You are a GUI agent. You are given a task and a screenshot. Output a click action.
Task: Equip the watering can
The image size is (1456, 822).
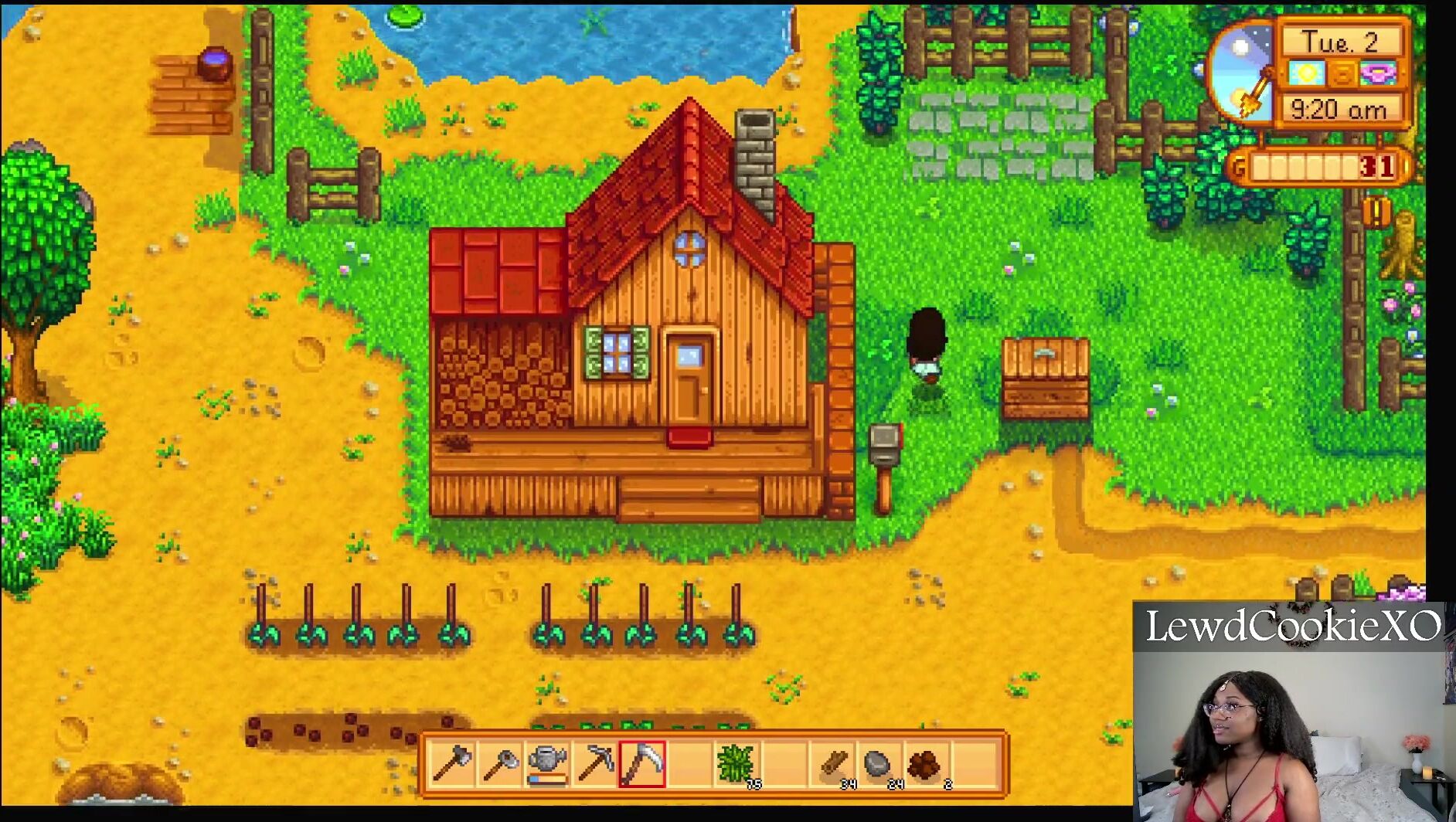tap(548, 764)
